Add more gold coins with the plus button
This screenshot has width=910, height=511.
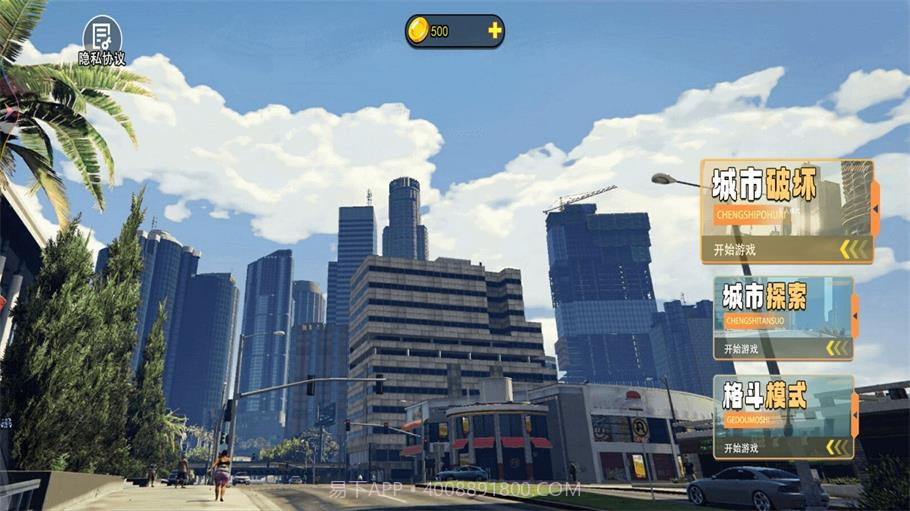494,31
